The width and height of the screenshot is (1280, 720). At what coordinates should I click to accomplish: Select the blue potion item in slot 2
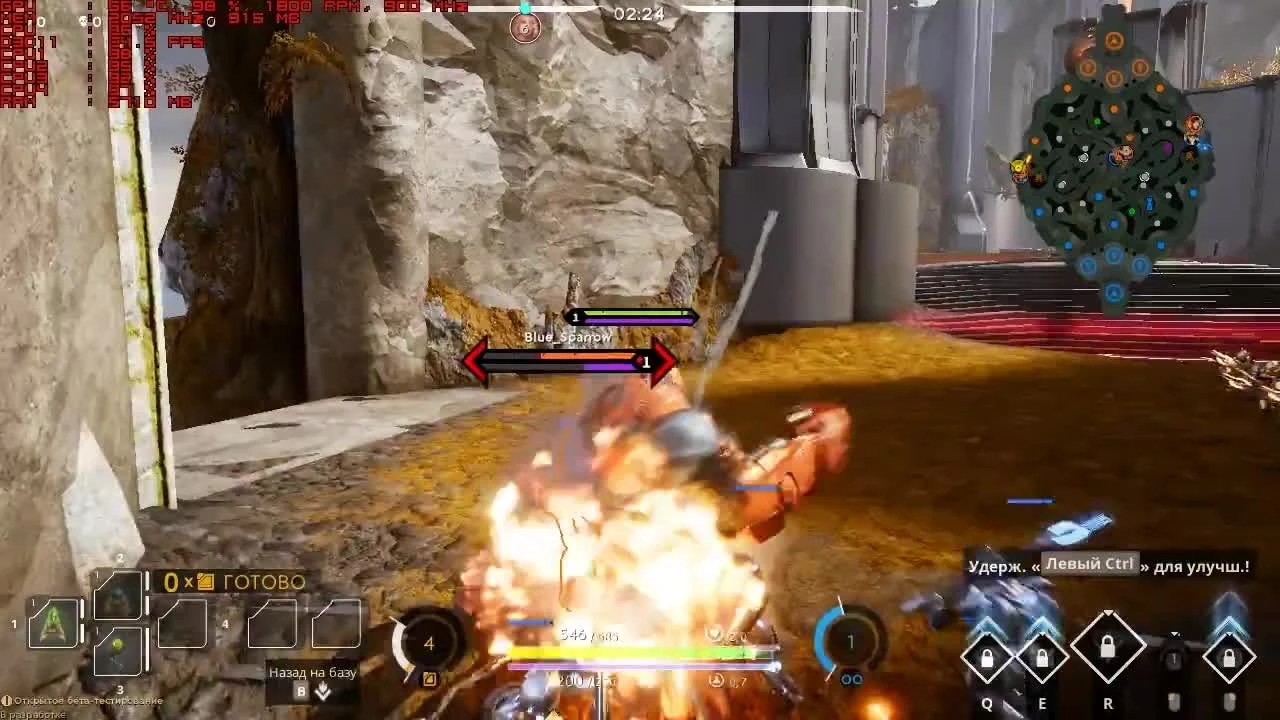(x=117, y=594)
